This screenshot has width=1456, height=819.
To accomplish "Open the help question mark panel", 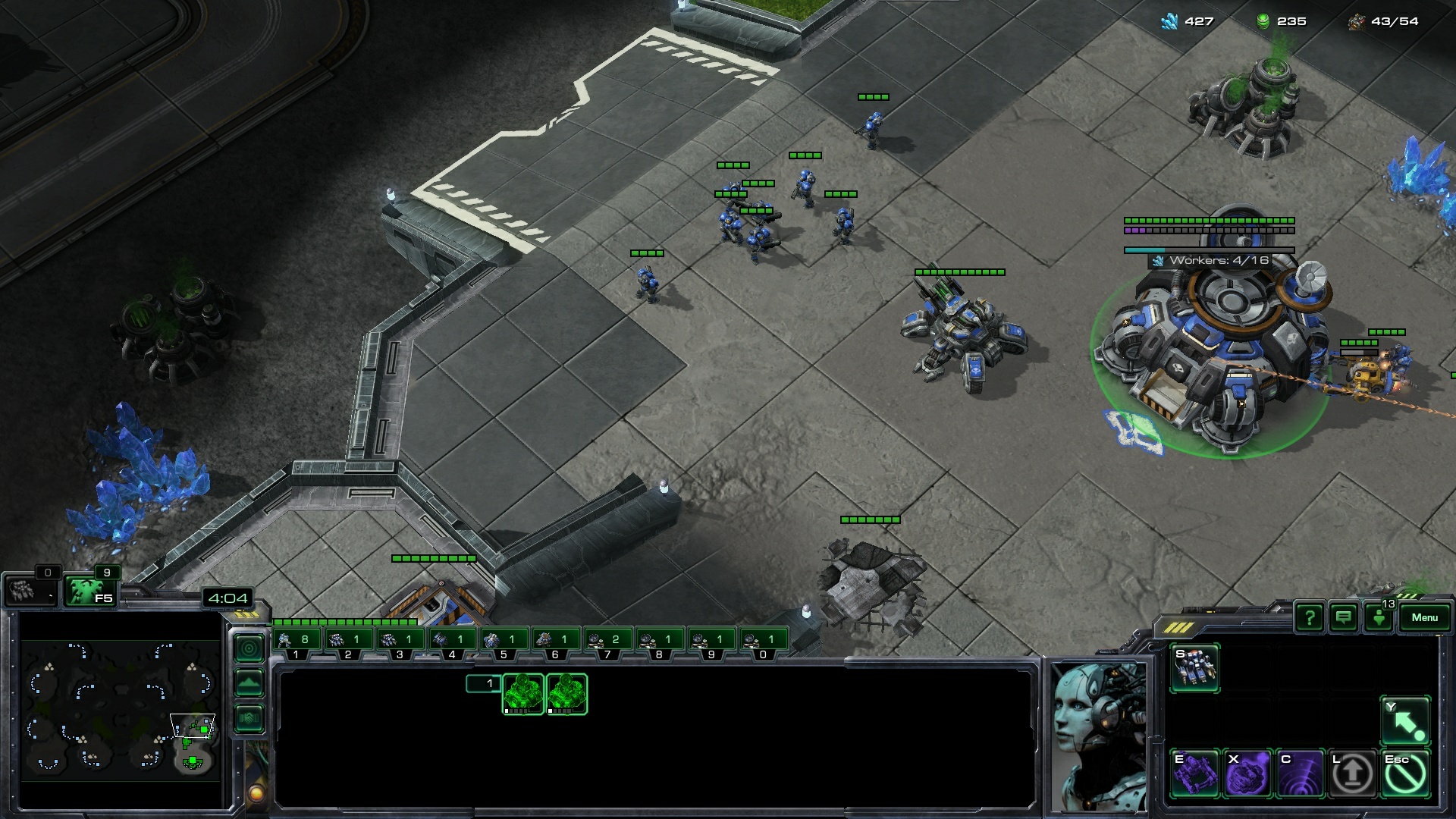I will point(1310,618).
